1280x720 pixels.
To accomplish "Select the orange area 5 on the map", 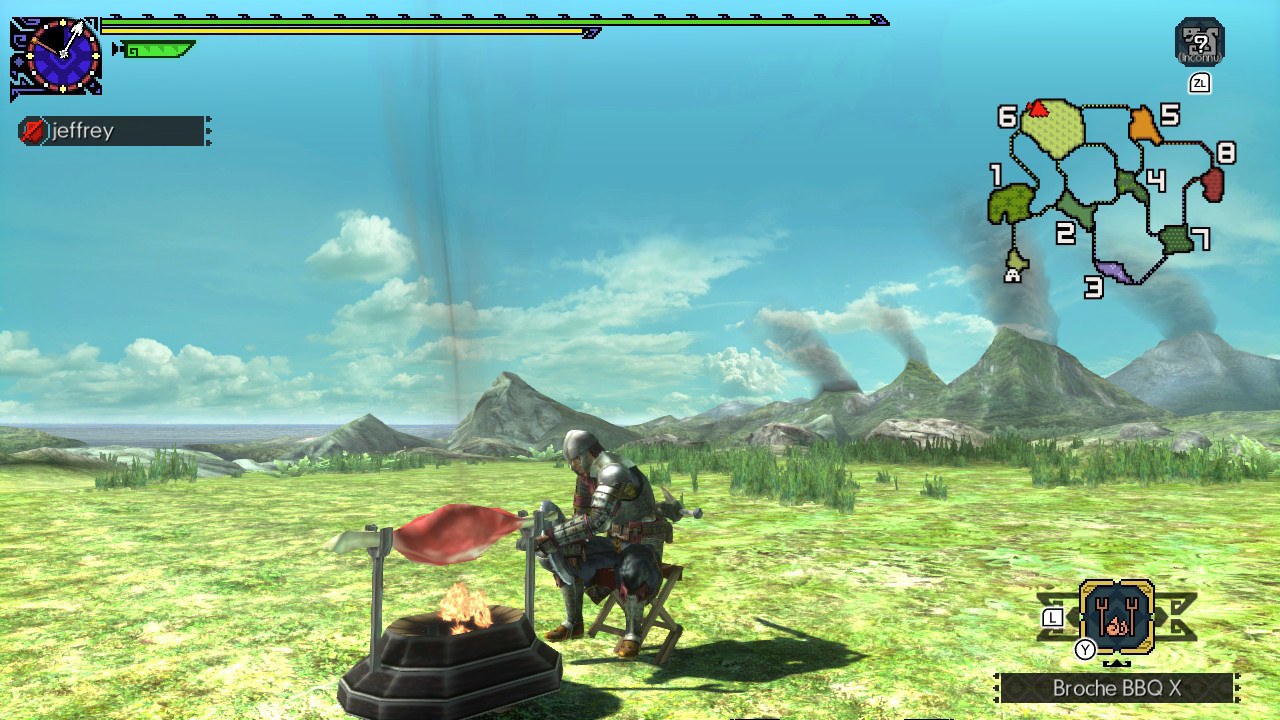I will click(1143, 127).
